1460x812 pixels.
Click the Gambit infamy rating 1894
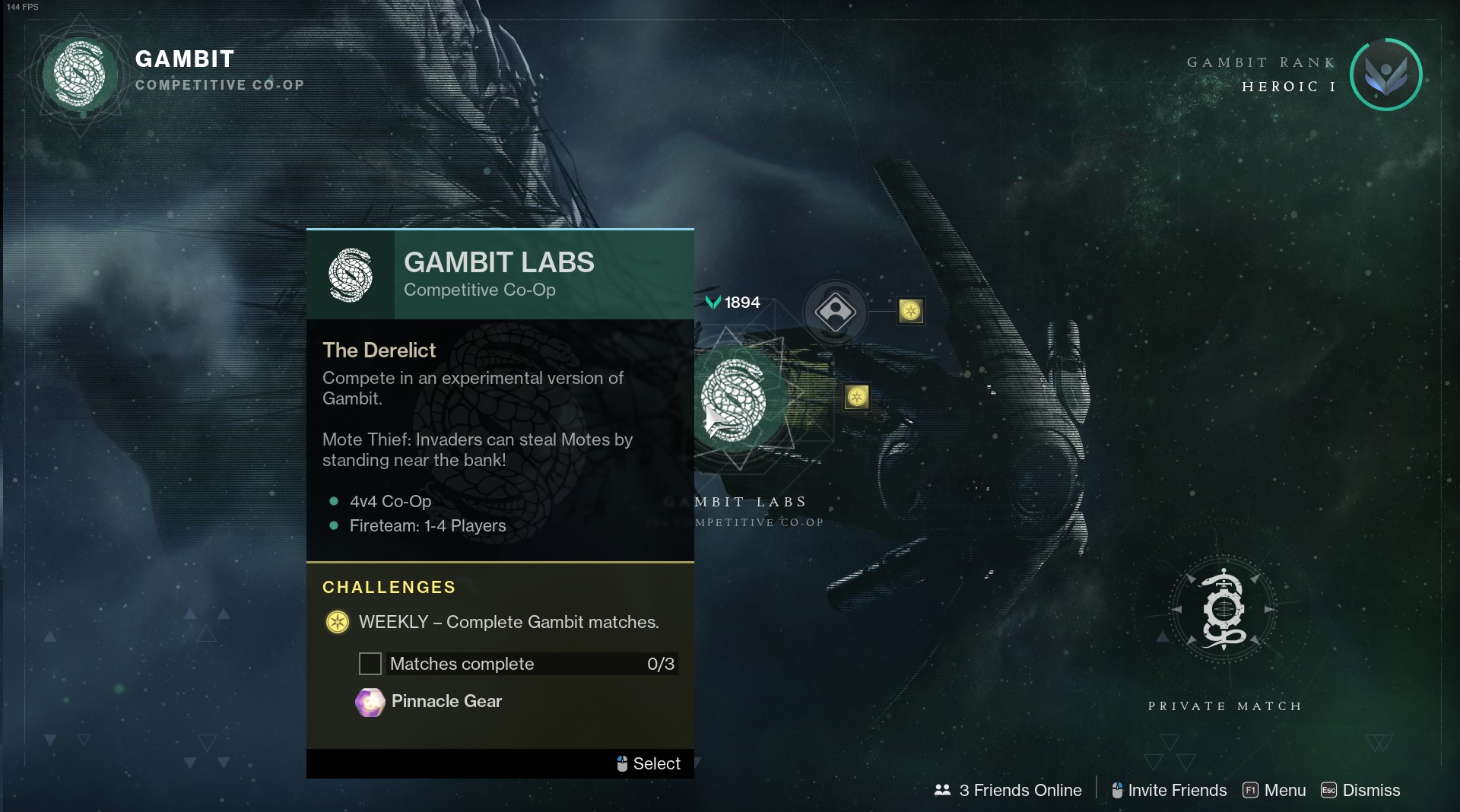pos(732,302)
